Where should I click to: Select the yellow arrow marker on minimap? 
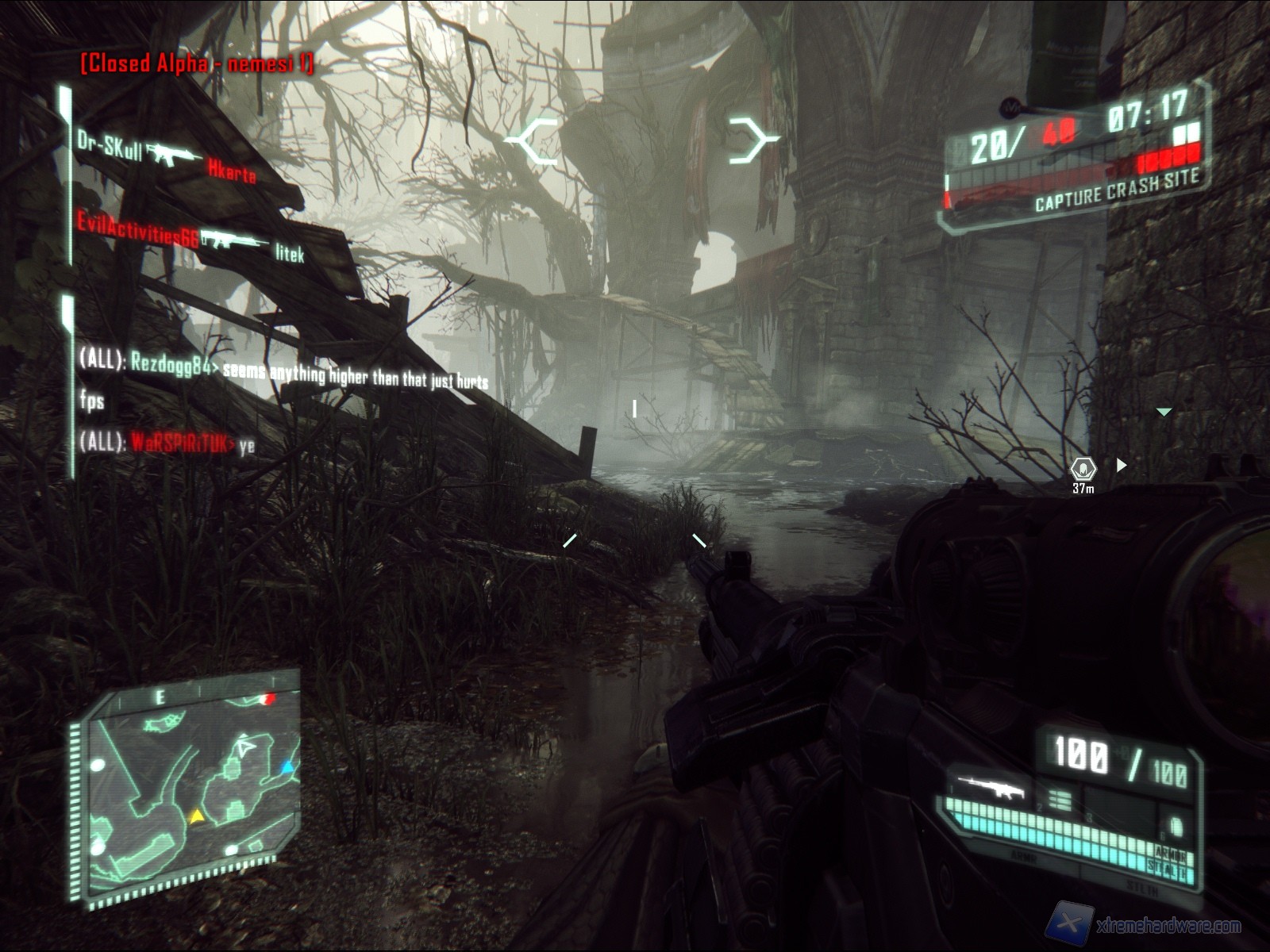coord(196,816)
